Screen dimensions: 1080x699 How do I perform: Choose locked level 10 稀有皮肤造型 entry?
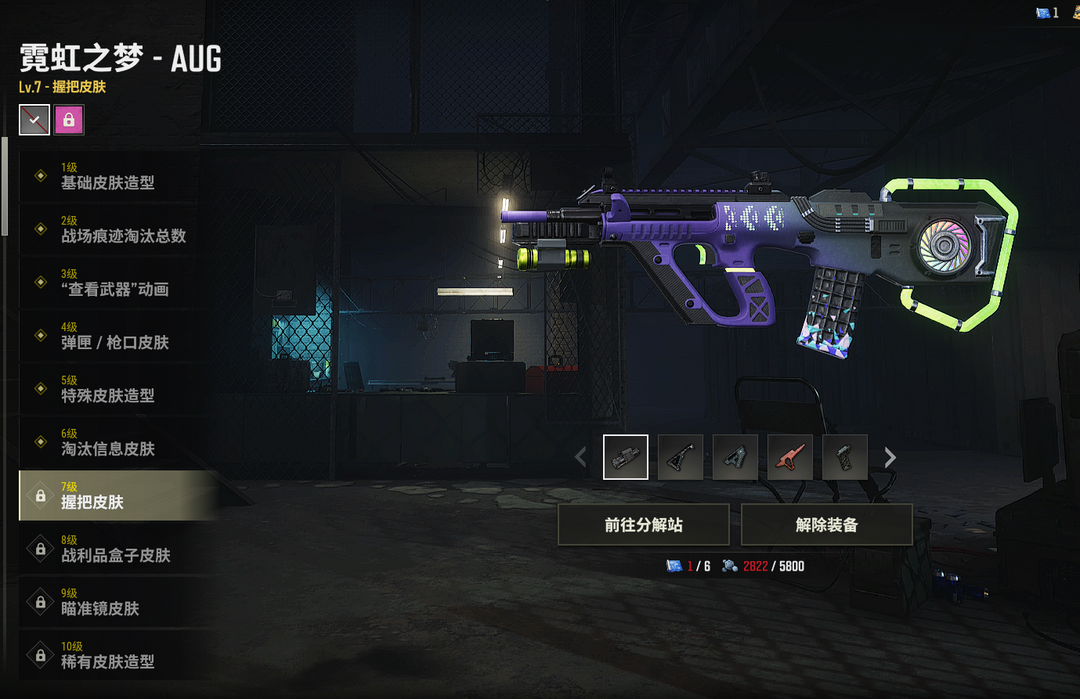(108, 654)
